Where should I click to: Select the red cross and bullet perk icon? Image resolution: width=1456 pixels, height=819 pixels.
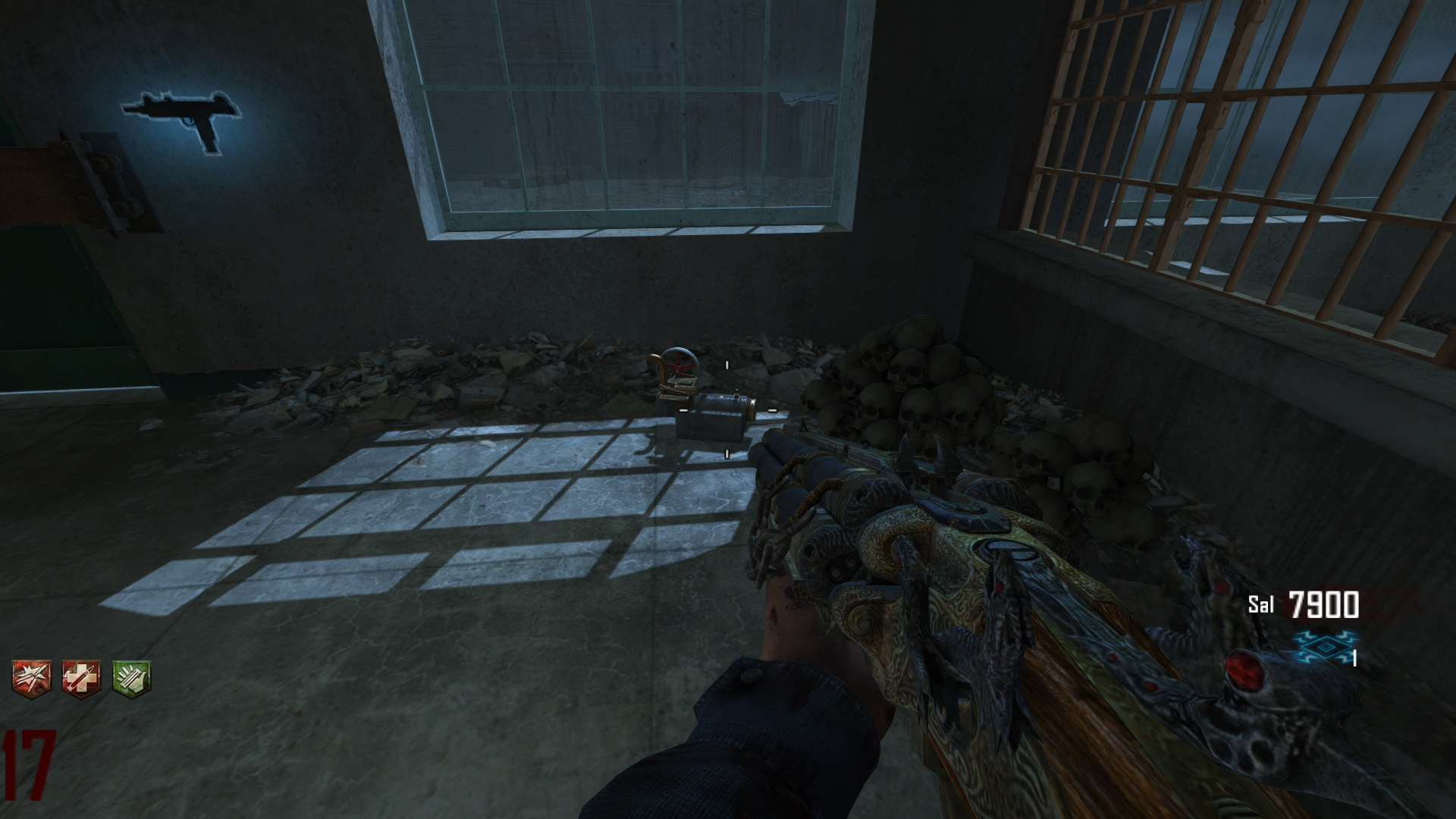[81, 676]
